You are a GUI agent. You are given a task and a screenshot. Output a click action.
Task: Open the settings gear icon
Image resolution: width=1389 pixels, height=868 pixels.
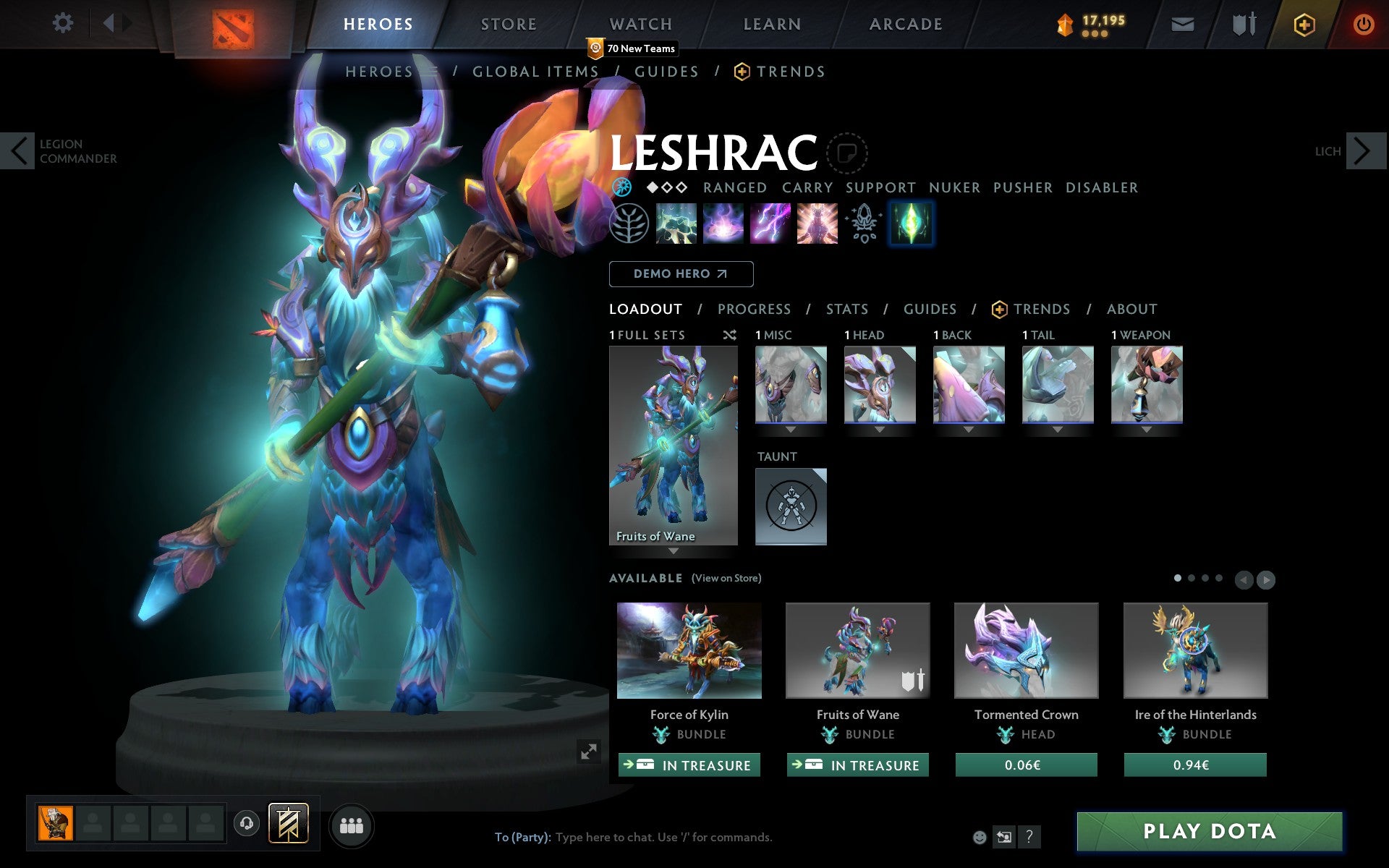point(64,24)
